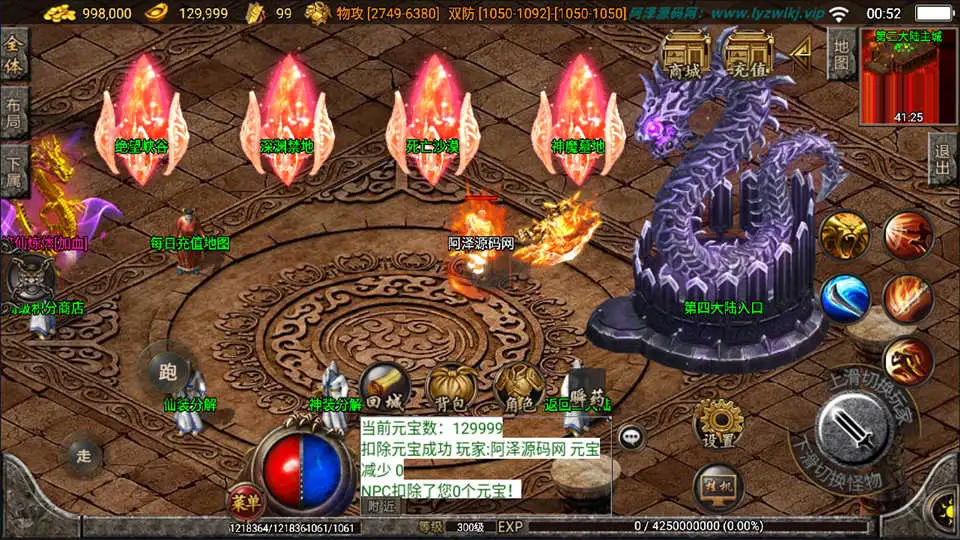This screenshot has width=960, height=540.
Task: Activate the golden lion roar skill
Action: click(844, 237)
